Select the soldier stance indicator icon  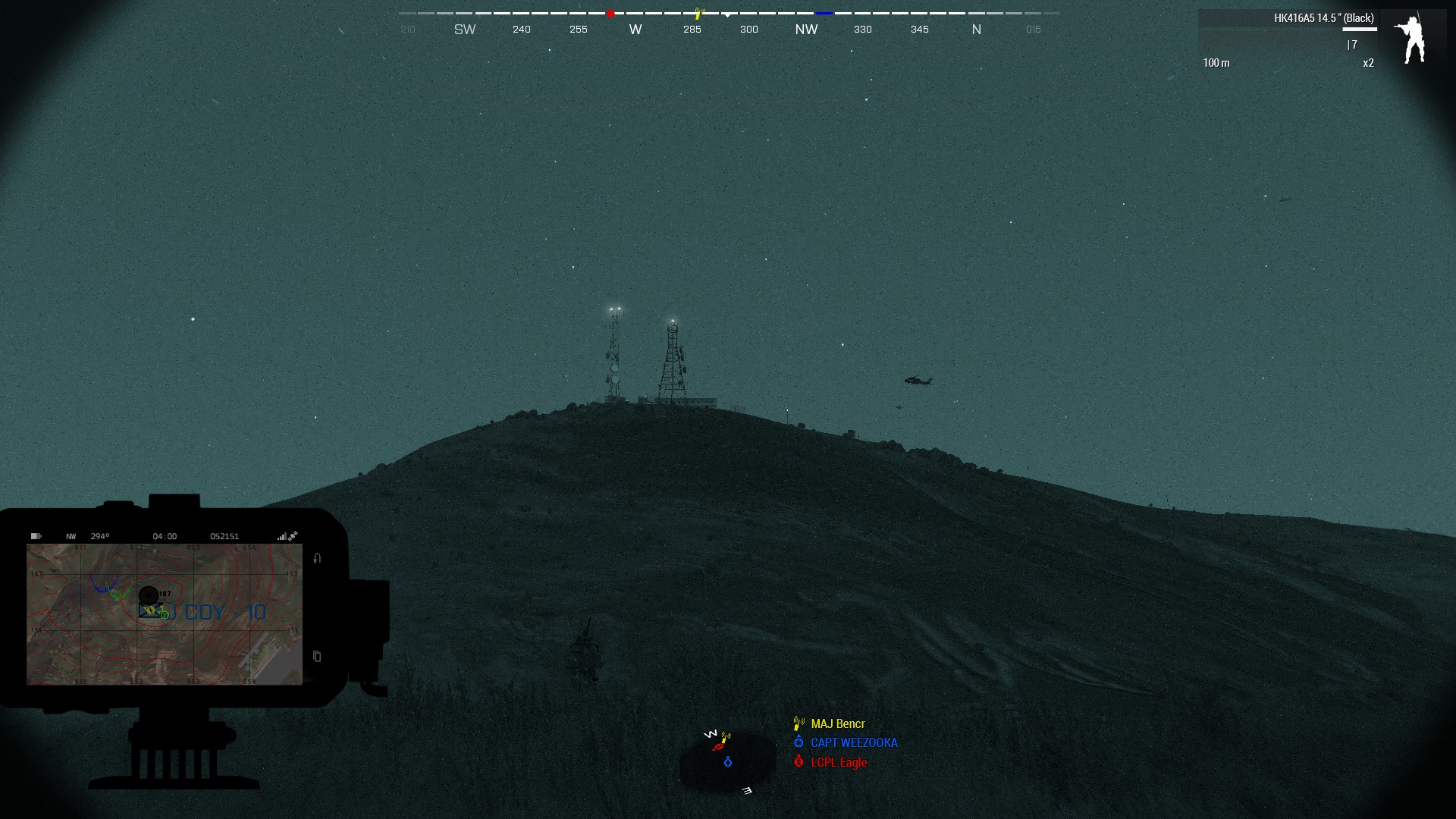1412,36
